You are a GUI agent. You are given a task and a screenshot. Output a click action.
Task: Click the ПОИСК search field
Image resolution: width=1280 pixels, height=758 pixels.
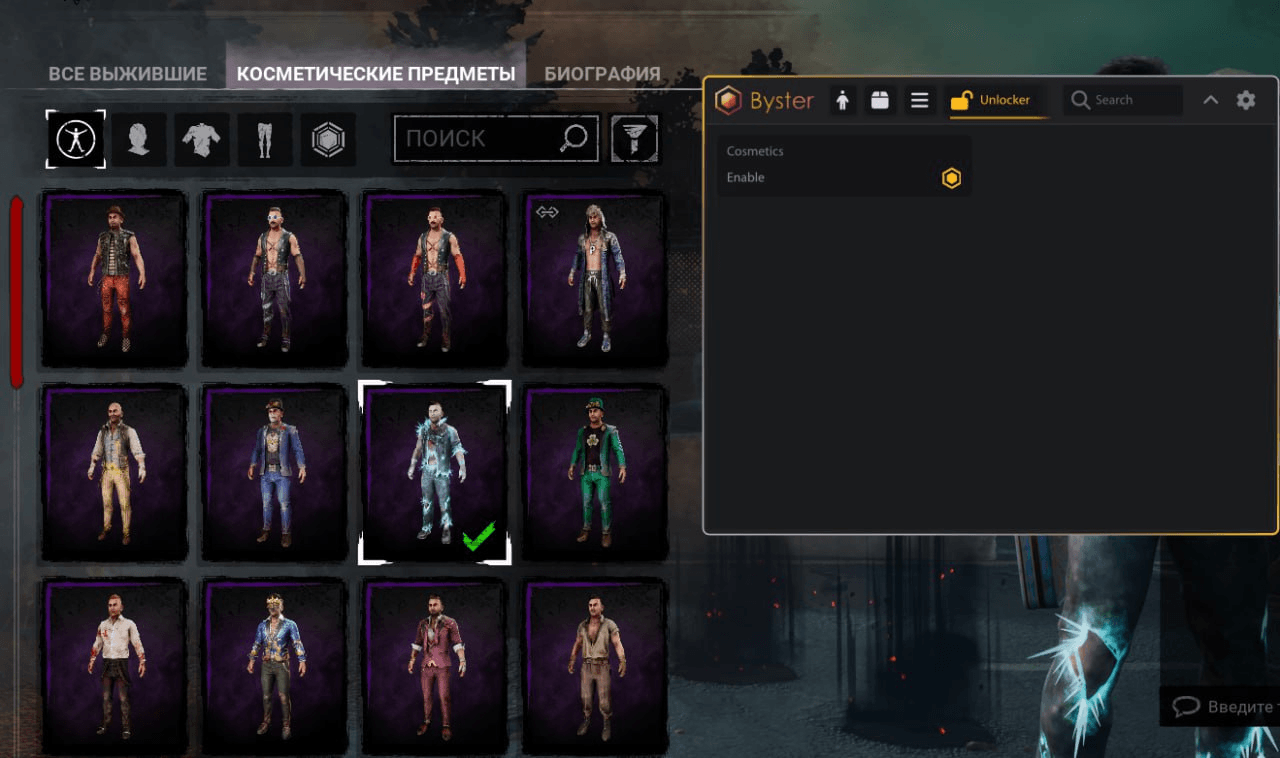coord(480,138)
